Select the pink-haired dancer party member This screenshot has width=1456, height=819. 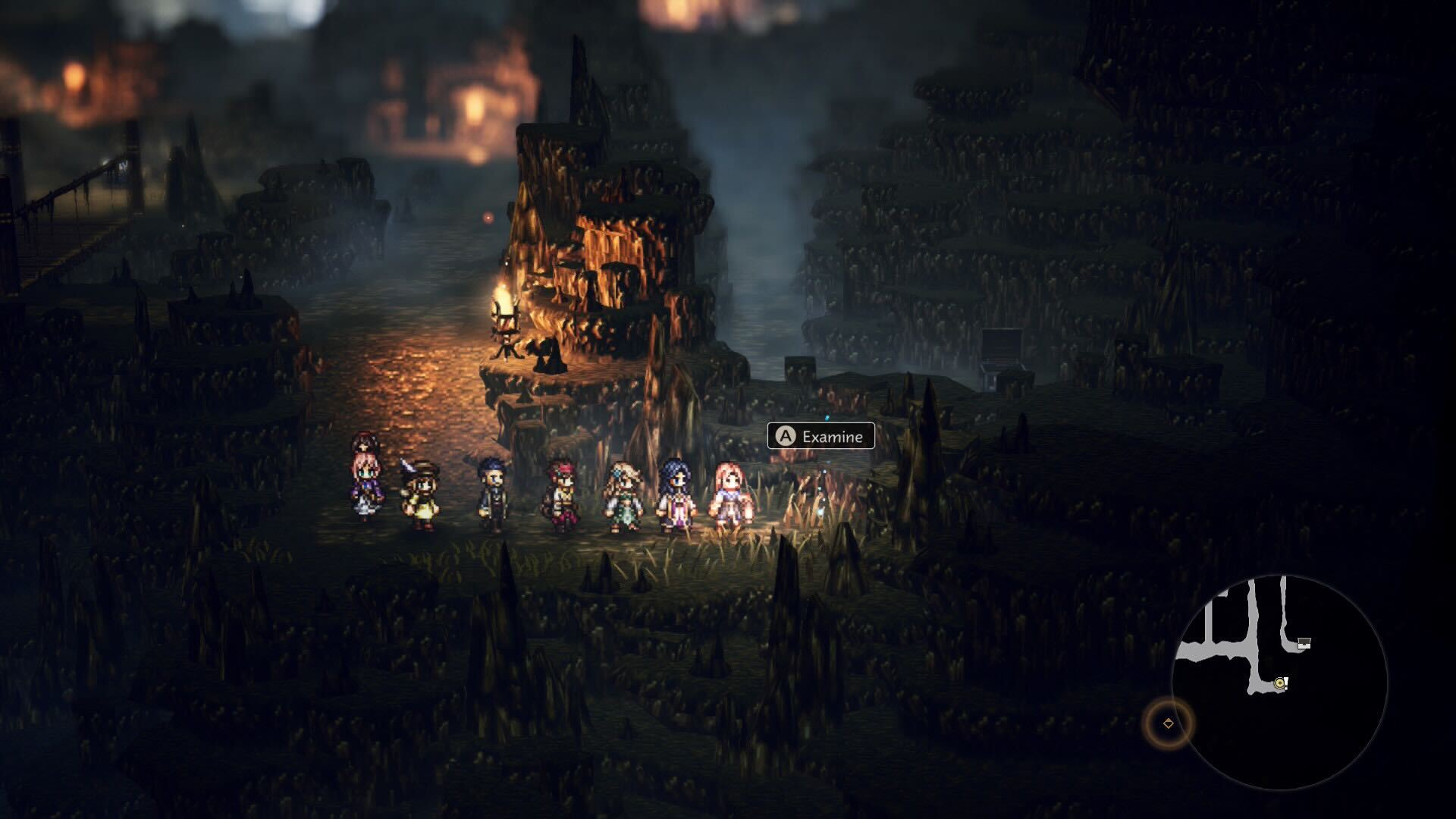(x=726, y=493)
